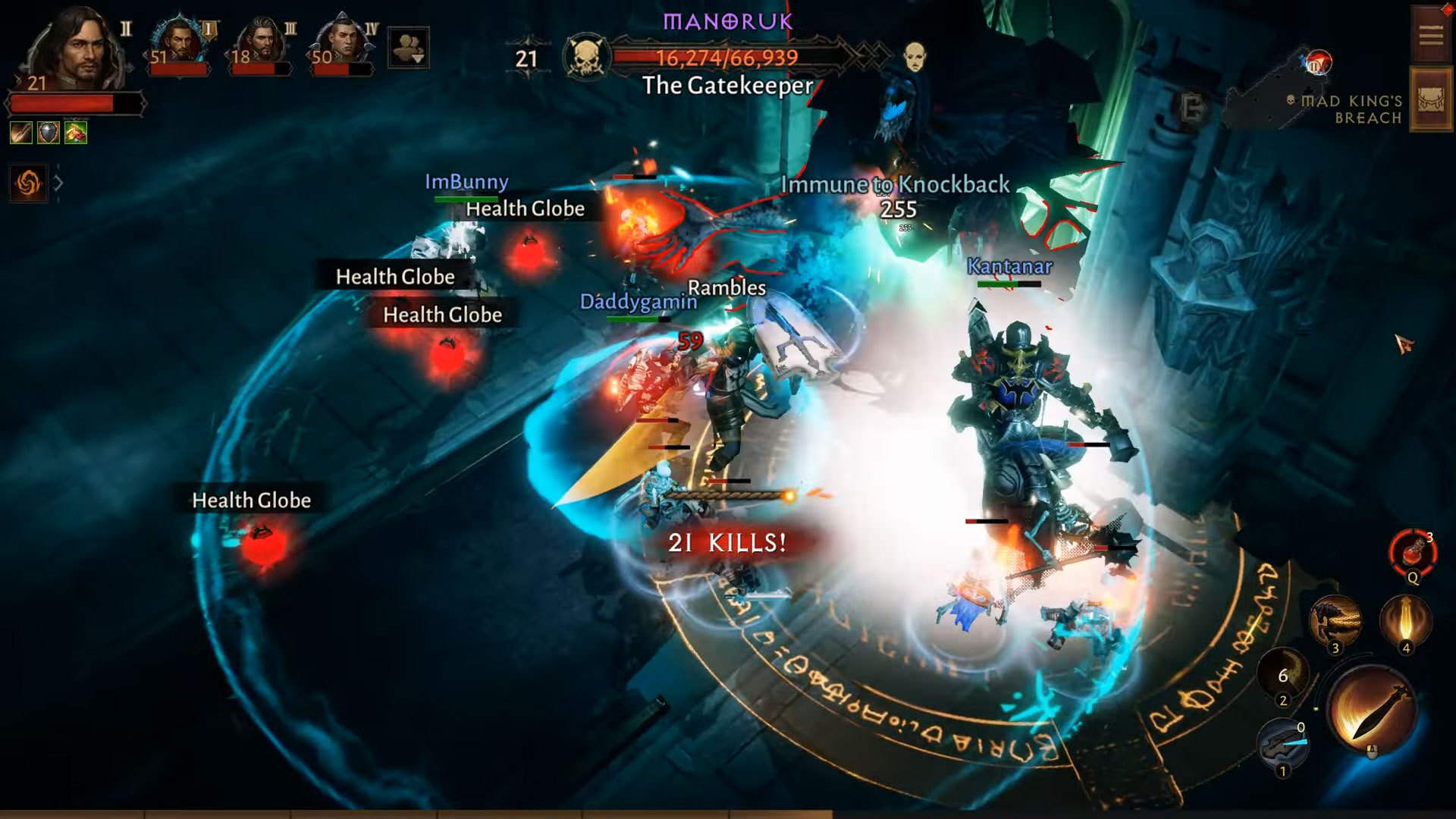Viewport: 1456px width, 819px height.
Task: Select the level 51 party member portrait
Action: (x=179, y=42)
